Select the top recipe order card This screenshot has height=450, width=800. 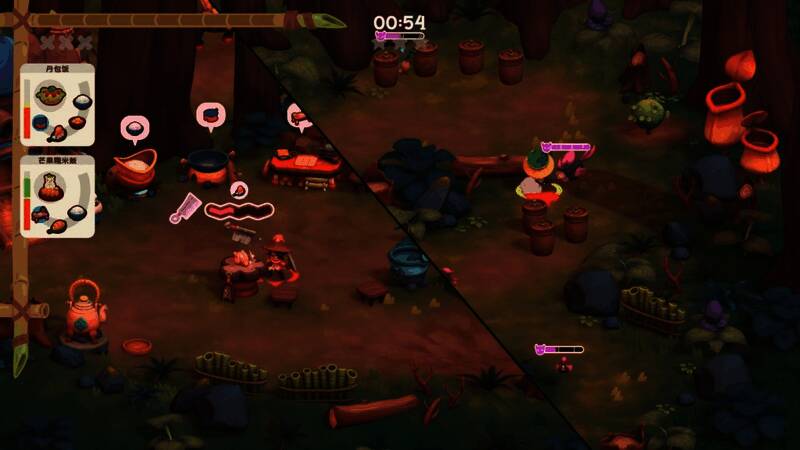coord(58,106)
